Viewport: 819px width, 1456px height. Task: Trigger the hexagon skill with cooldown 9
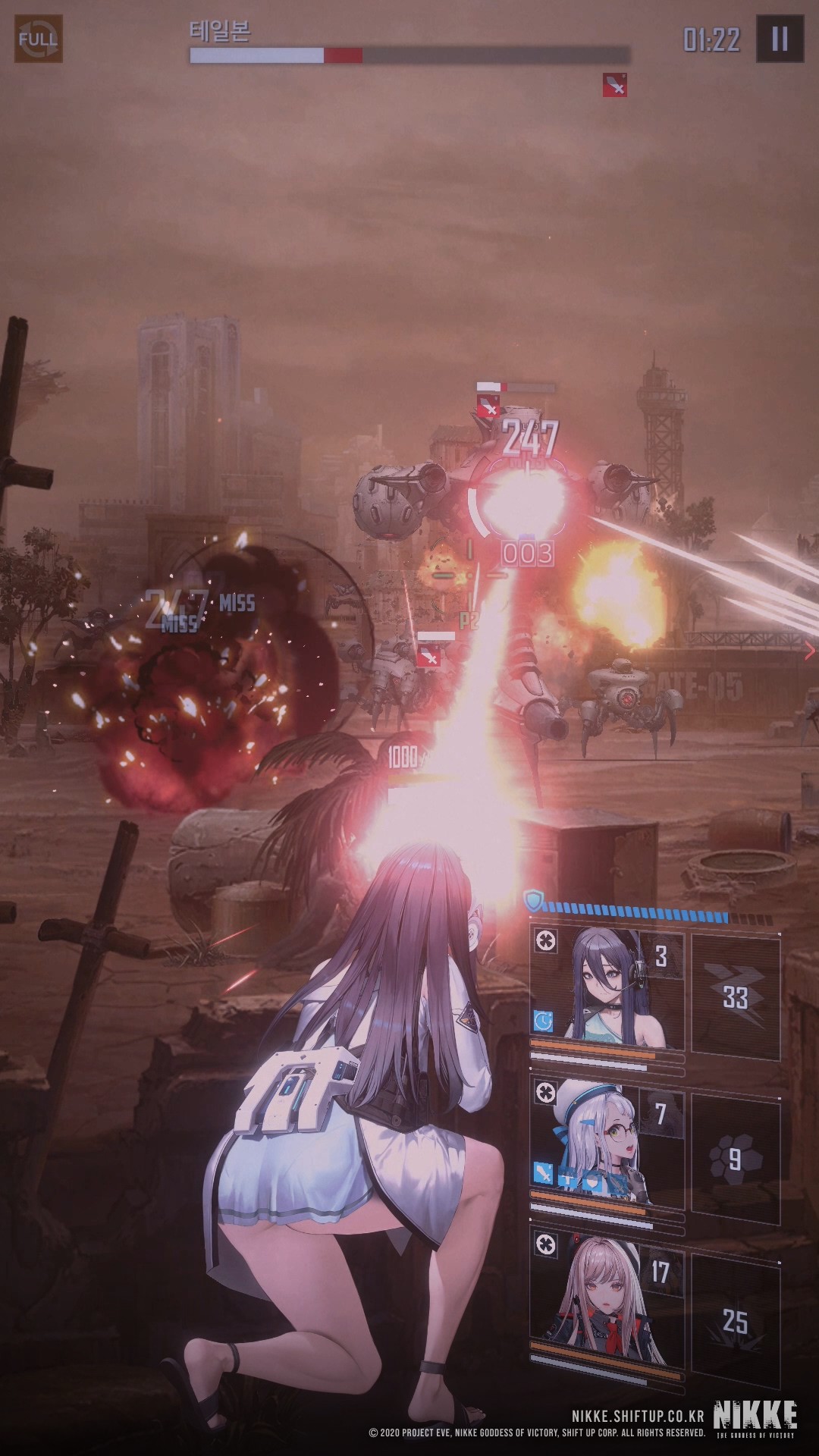point(736,1159)
